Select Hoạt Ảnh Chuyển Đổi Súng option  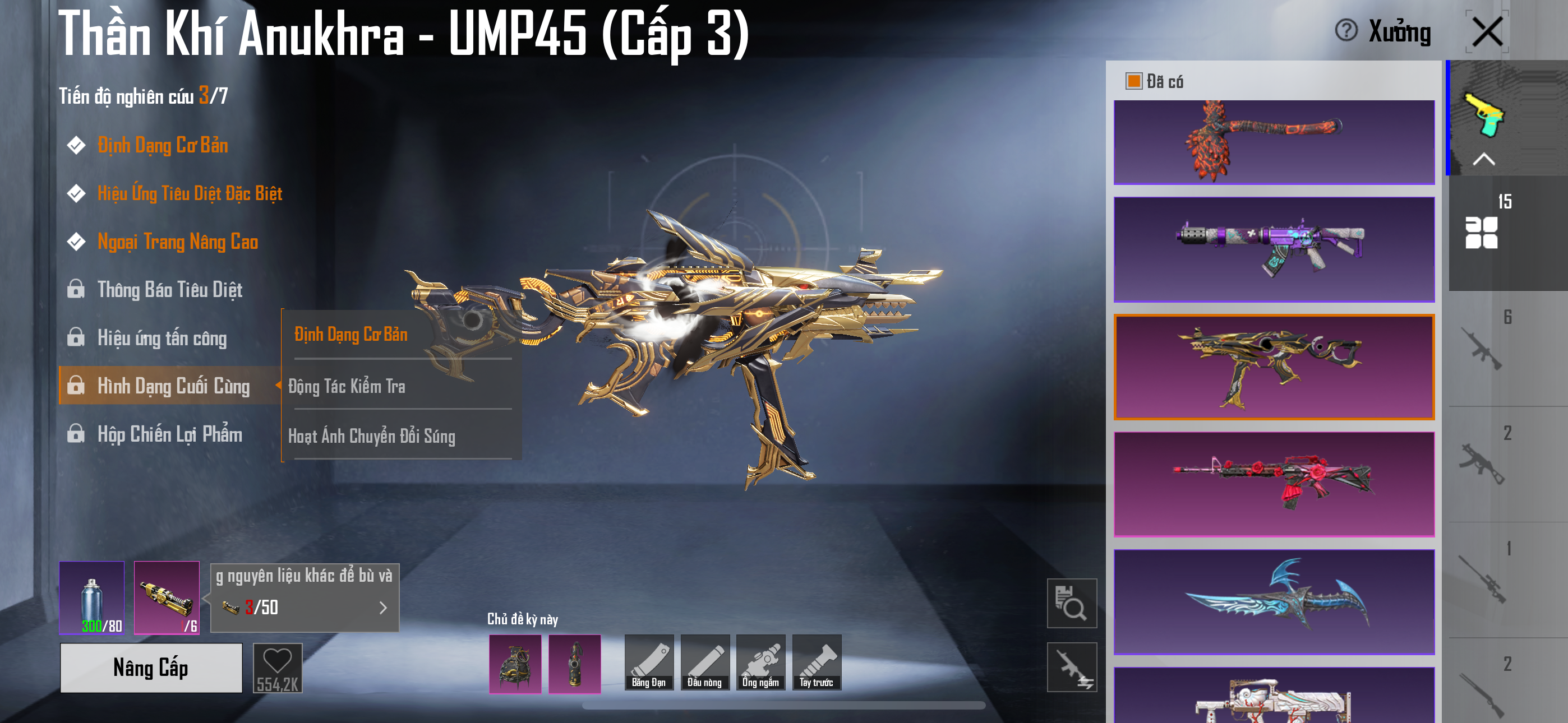point(371,435)
